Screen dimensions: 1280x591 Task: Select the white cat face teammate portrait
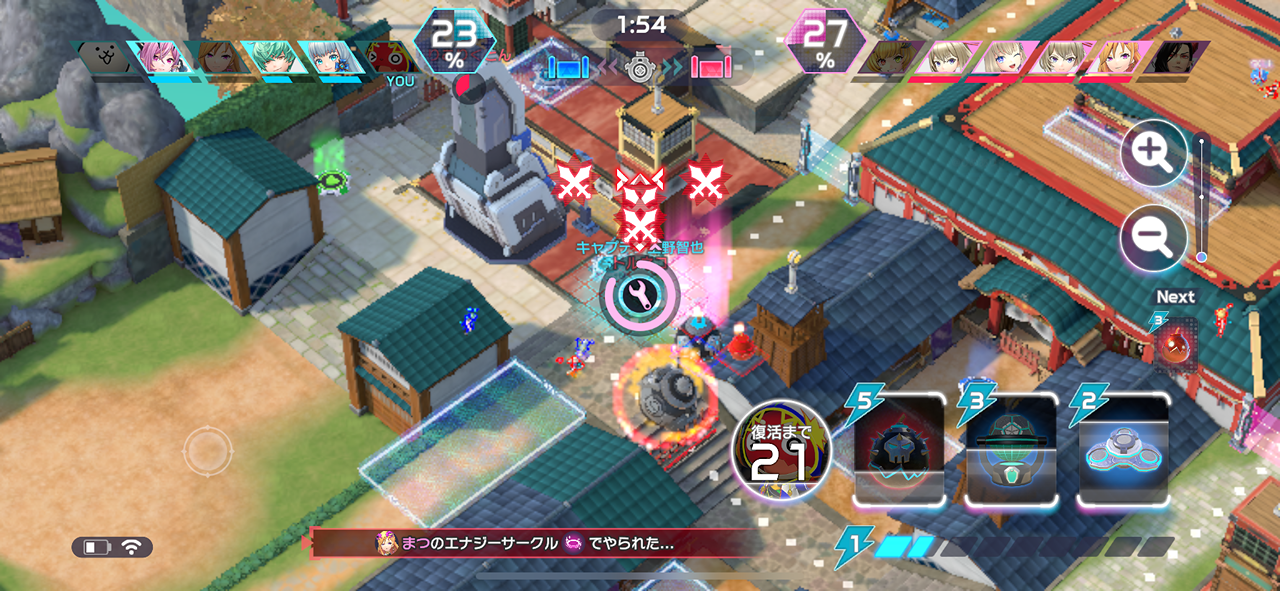tap(106, 58)
